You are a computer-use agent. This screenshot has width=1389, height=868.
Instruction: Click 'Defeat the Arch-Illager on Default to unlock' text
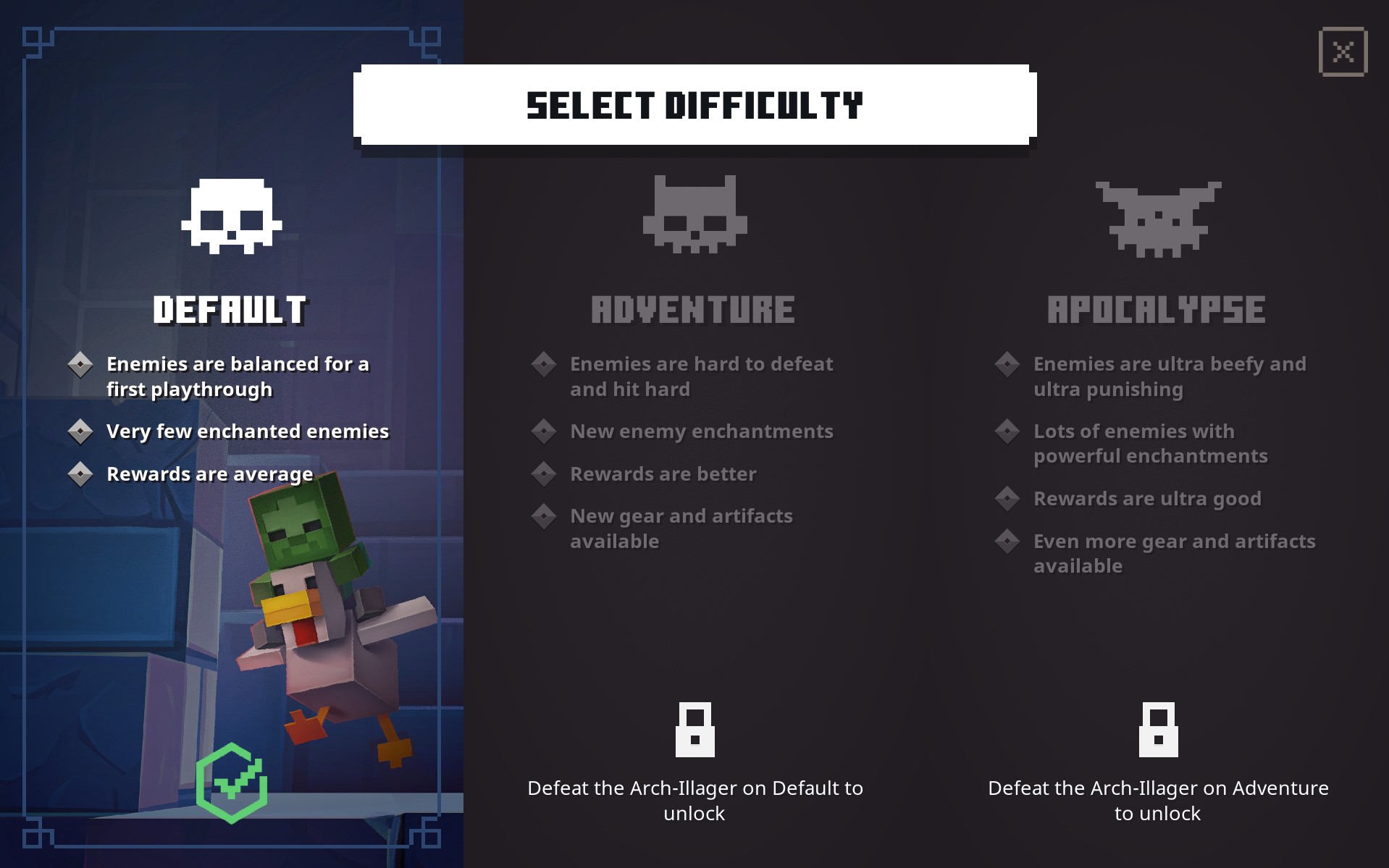pyautogui.click(x=694, y=800)
